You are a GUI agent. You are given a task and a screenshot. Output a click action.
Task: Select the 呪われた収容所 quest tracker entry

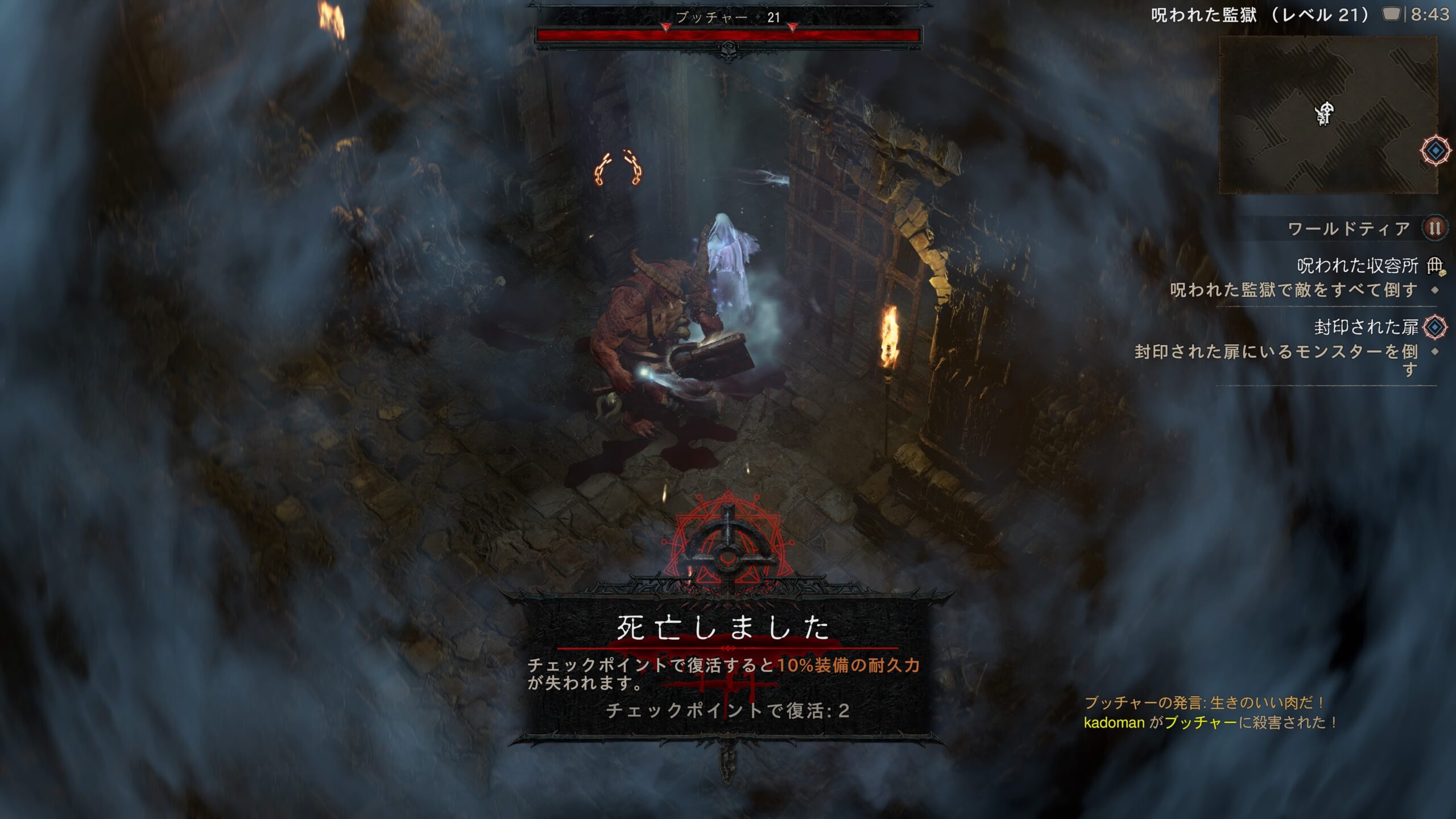(x=1357, y=266)
